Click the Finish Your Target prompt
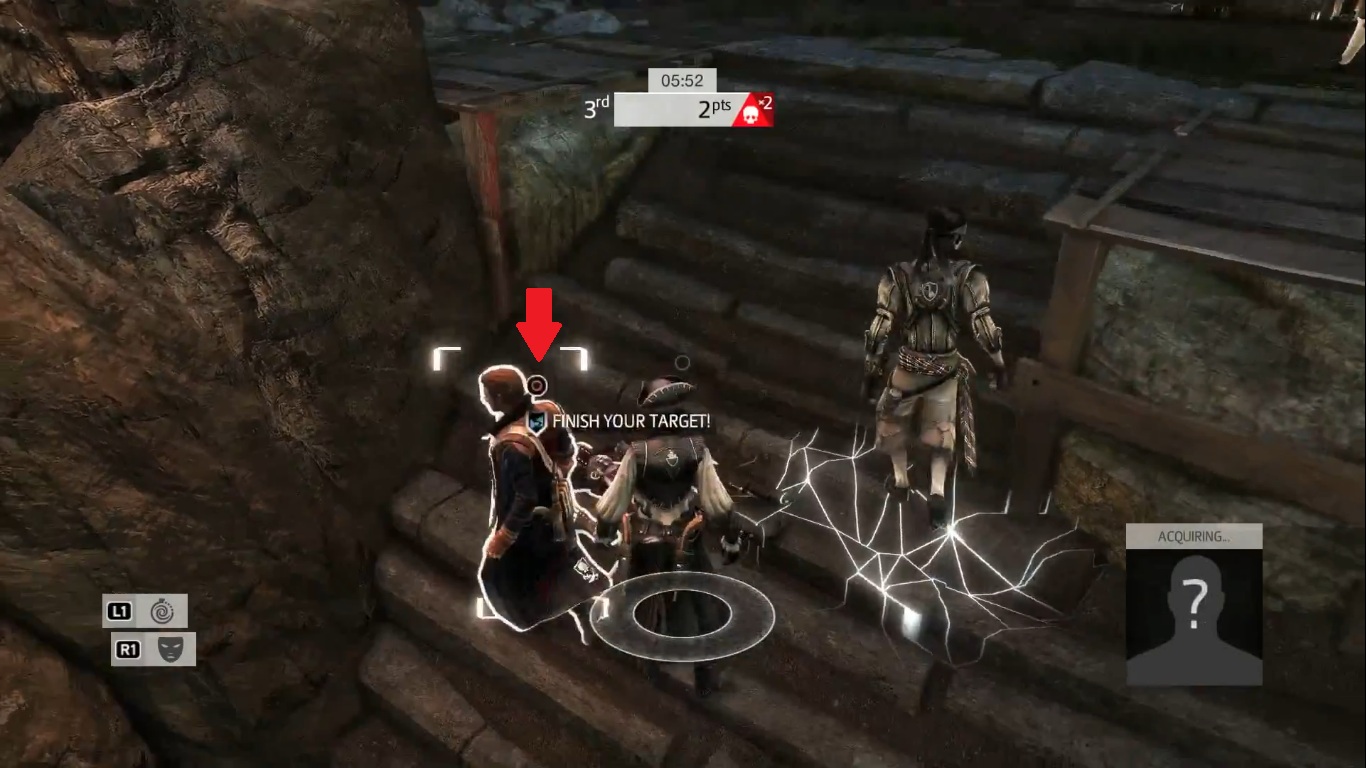The image size is (1366, 768). (620, 422)
